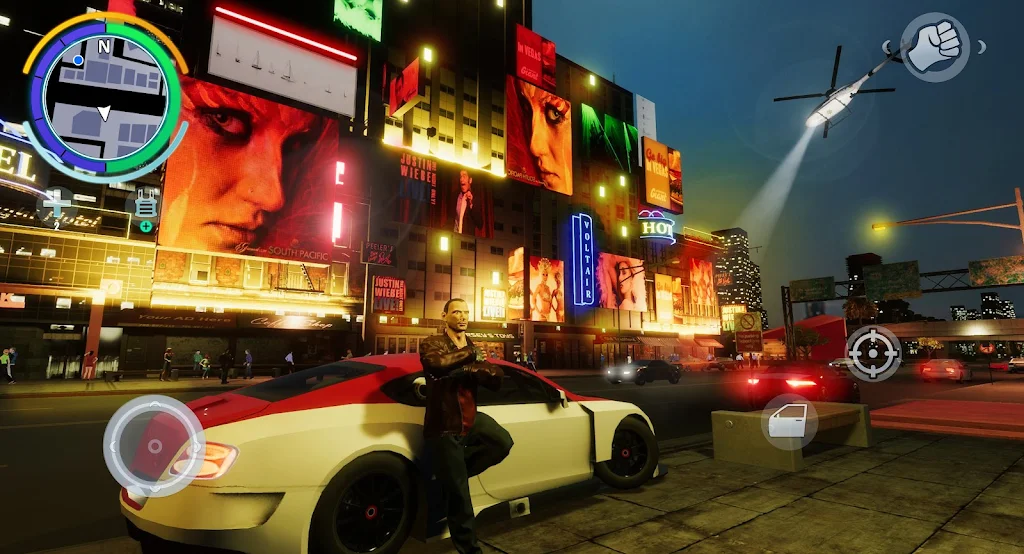This screenshot has width=1024, height=554.
Task: Tap the crosshair aim button
Action: coord(873,353)
